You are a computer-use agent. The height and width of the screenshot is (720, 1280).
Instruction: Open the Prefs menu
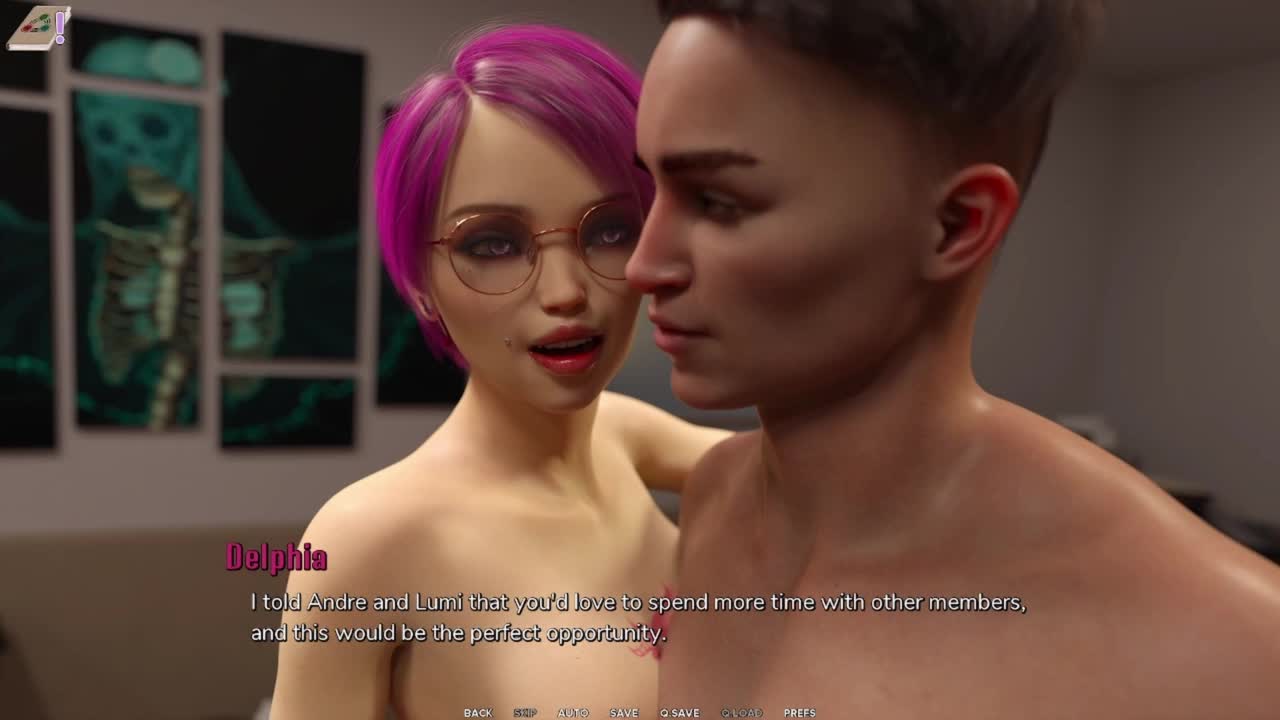click(800, 712)
